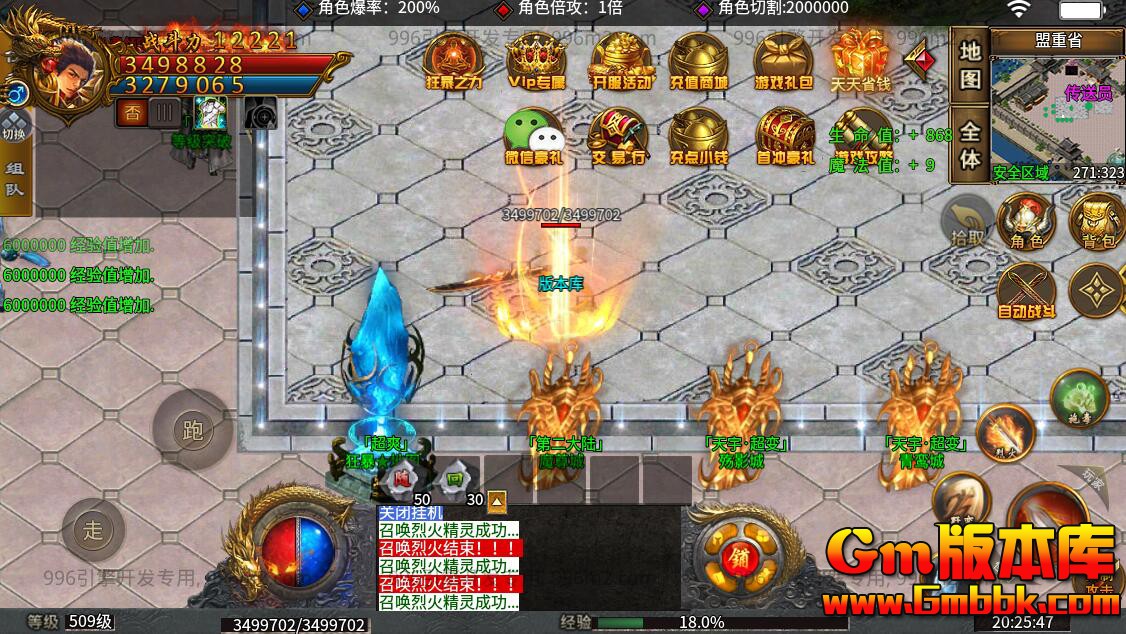The height and width of the screenshot is (634, 1126).
Task: Claim from the 游戏礼包 gift pack icon
Action: pyautogui.click(x=783, y=60)
